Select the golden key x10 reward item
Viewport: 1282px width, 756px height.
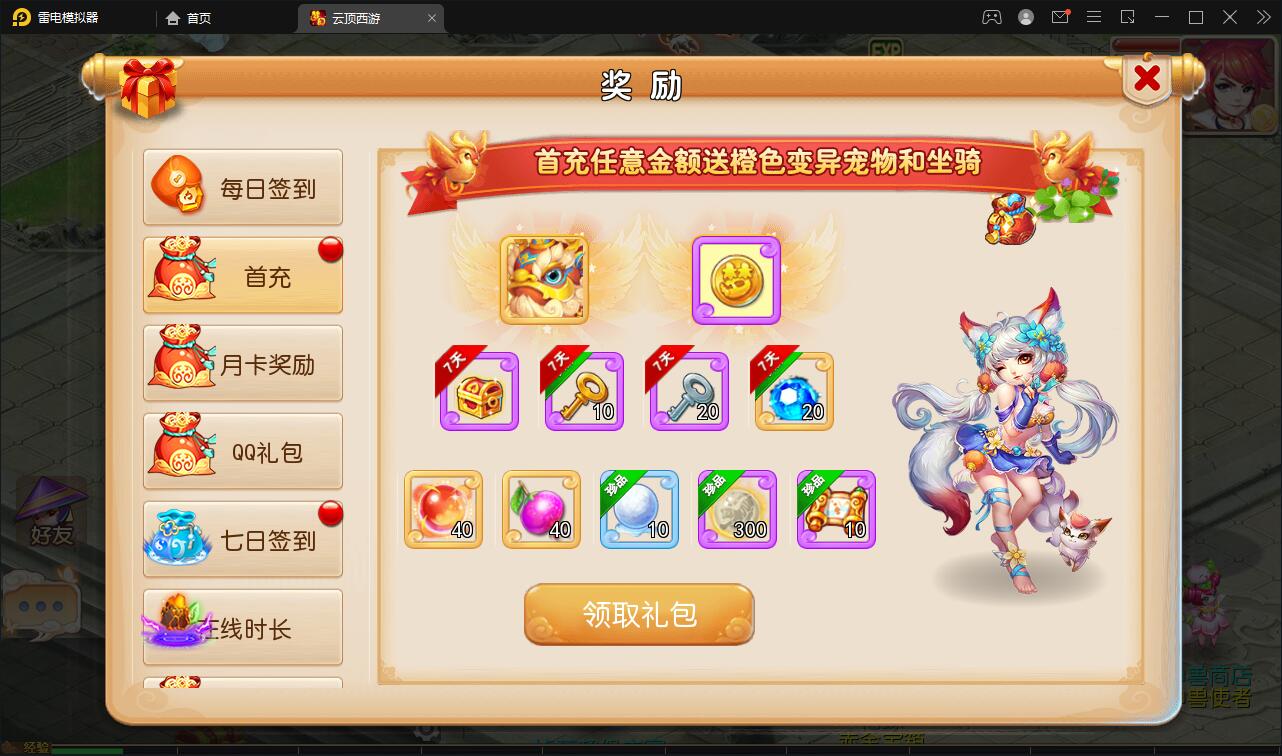tap(583, 391)
